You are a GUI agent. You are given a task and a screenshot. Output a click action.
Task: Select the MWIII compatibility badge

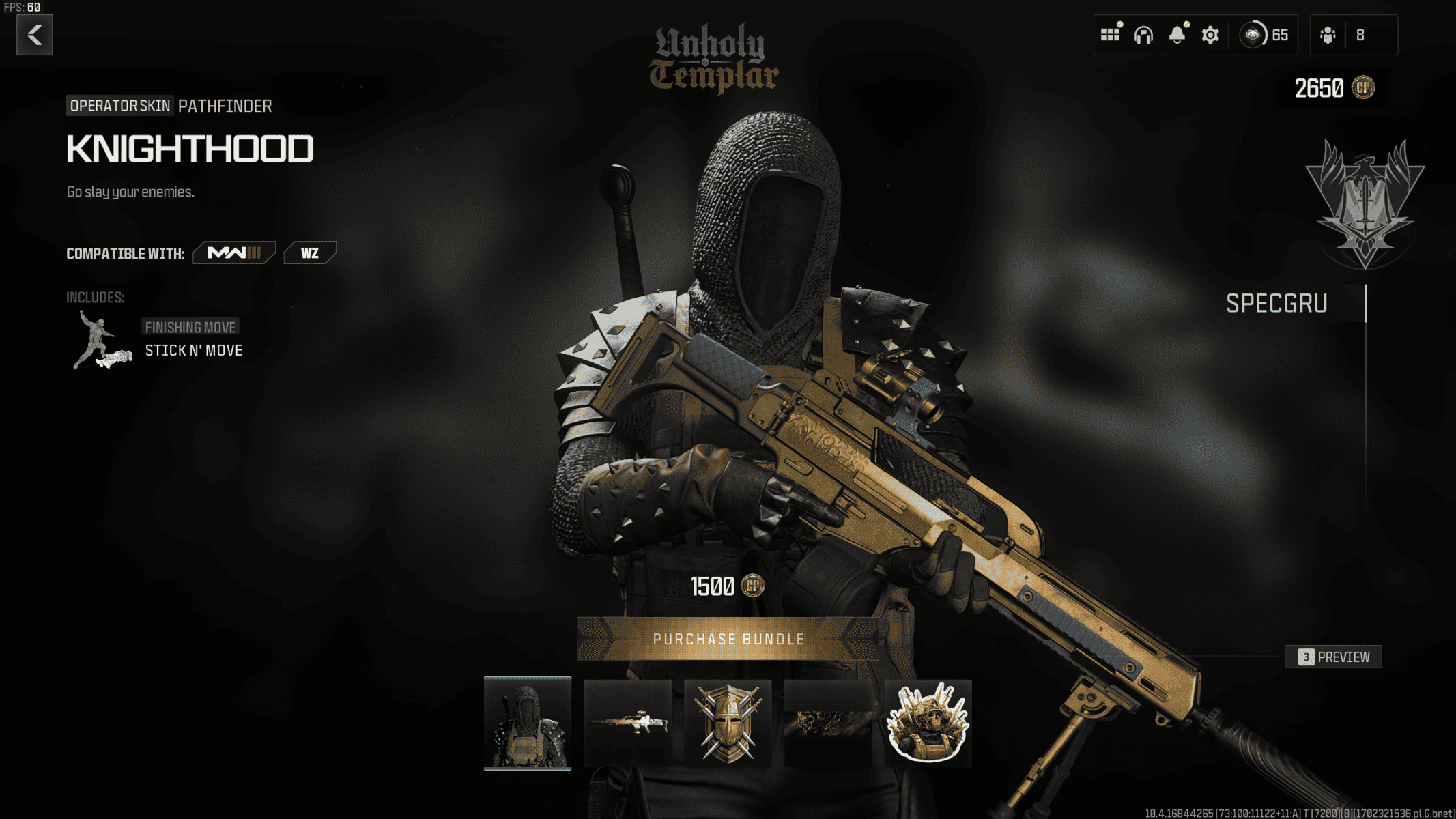pyautogui.click(x=233, y=252)
